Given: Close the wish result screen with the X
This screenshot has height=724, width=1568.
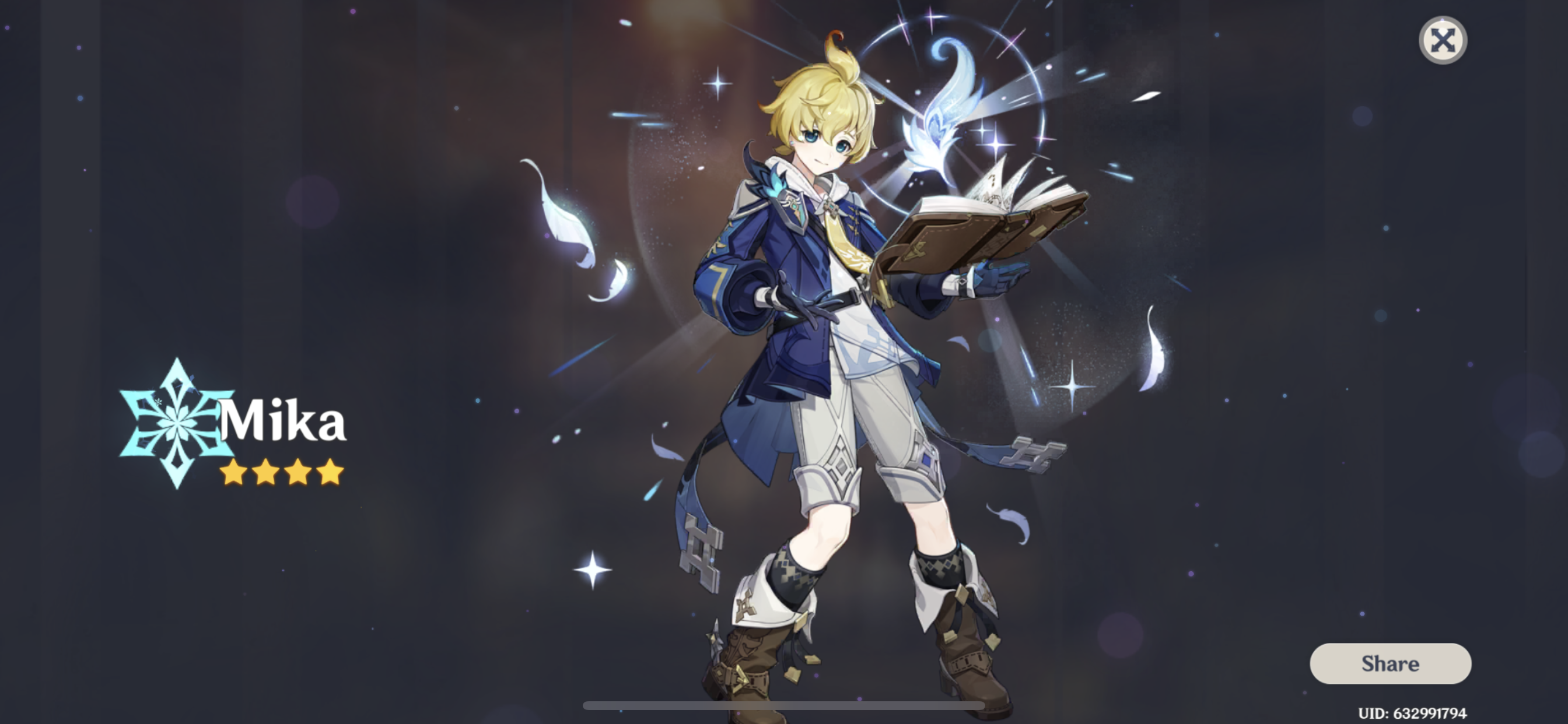Looking at the screenshot, I should (1443, 40).
